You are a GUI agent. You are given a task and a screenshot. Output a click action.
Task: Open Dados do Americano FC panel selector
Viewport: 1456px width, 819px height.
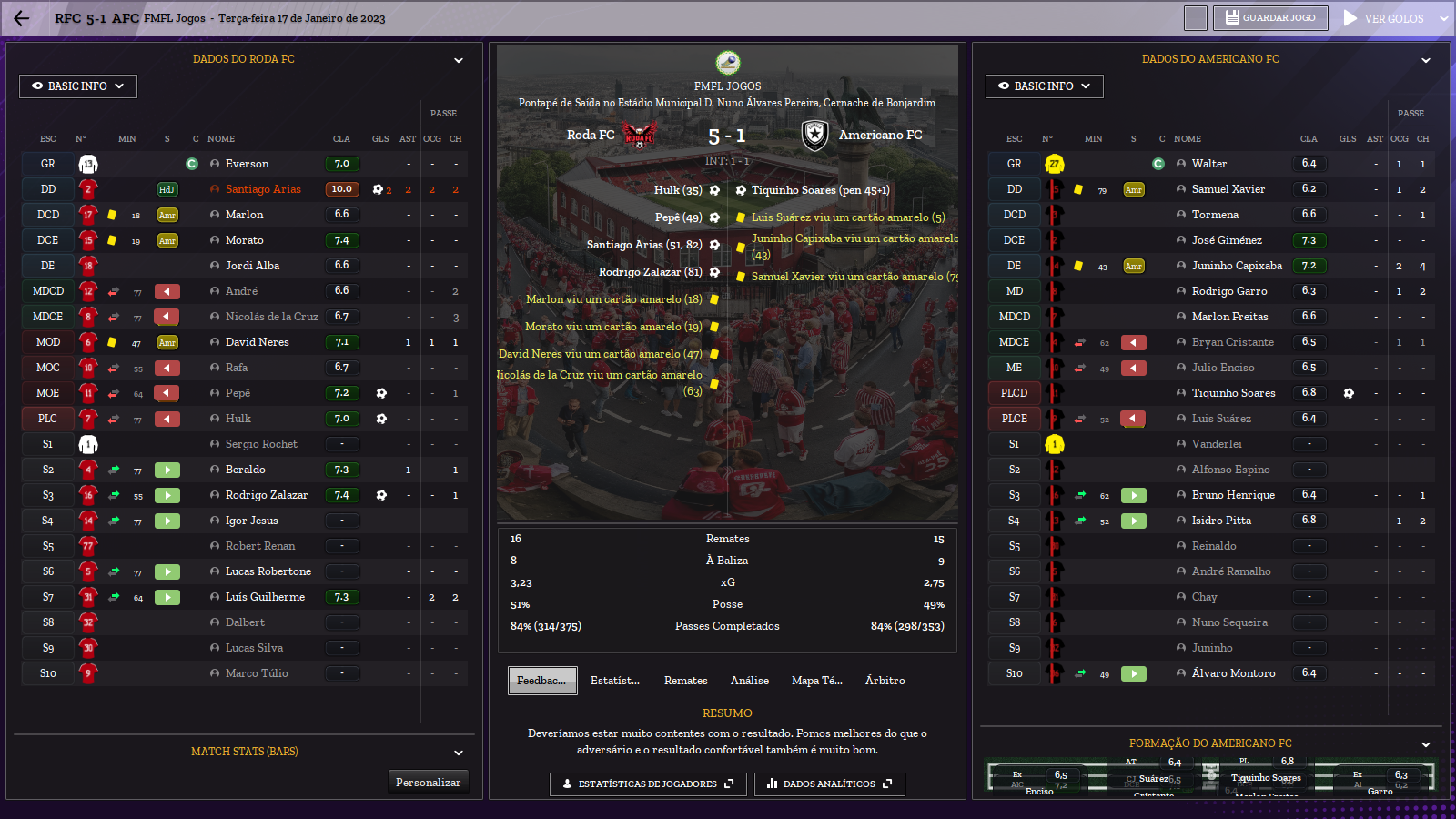(1425, 60)
